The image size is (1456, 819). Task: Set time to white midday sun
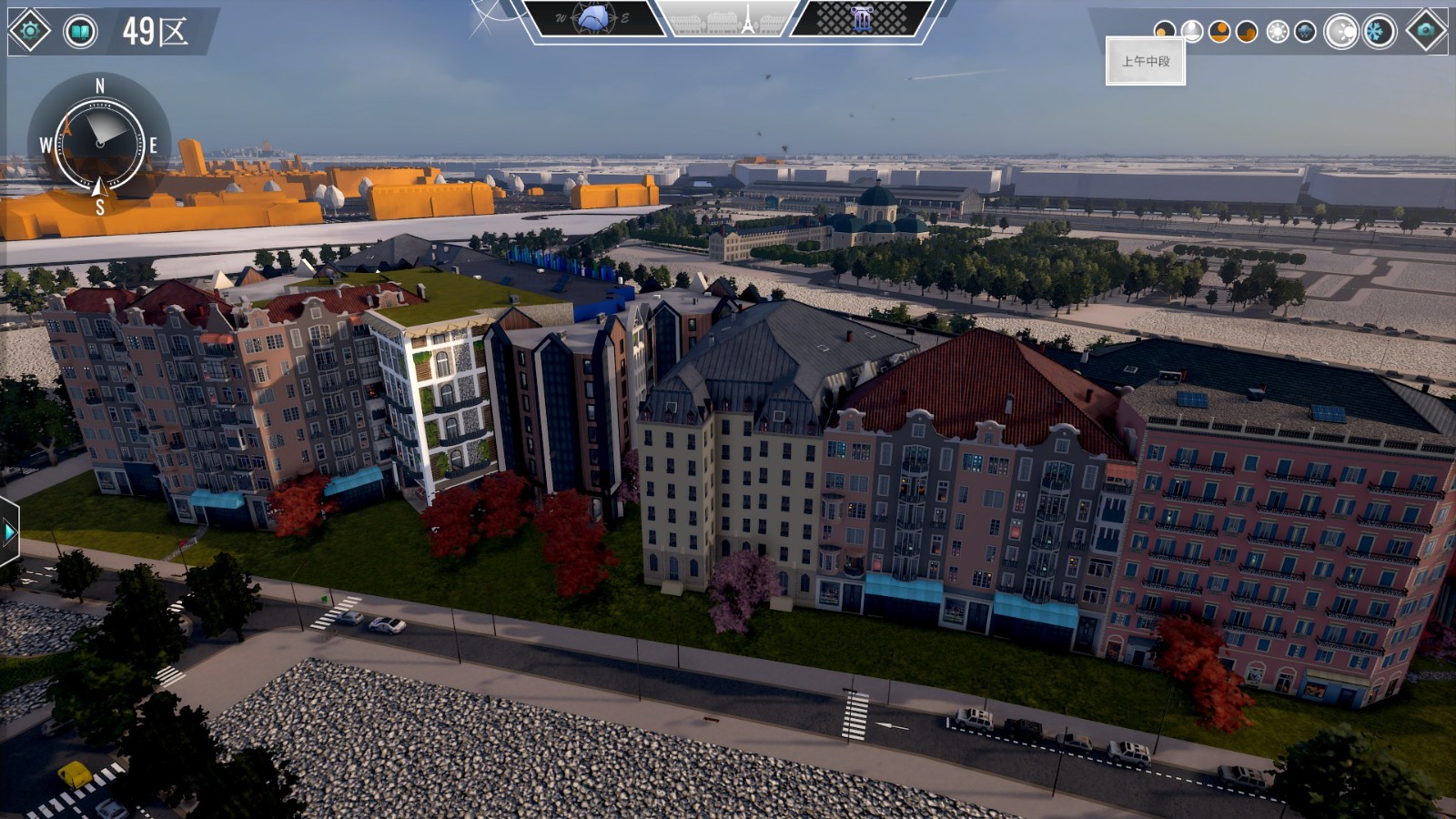coord(1192,32)
